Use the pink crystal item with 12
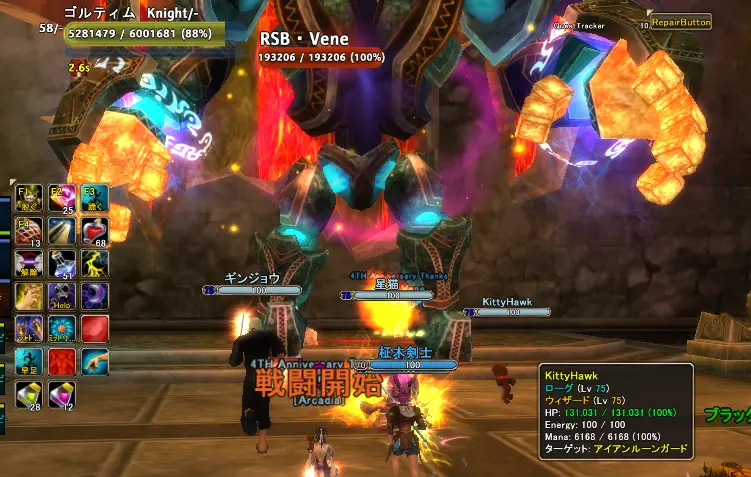Image resolution: width=751 pixels, height=477 pixels. coord(62,395)
